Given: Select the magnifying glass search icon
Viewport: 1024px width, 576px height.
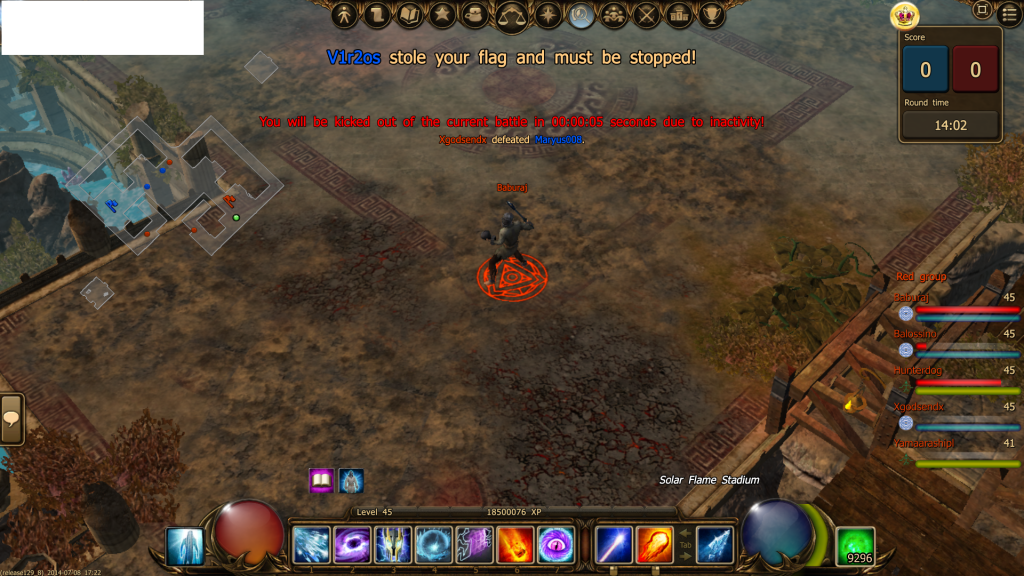Looking at the screenshot, I should coord(581,15).
